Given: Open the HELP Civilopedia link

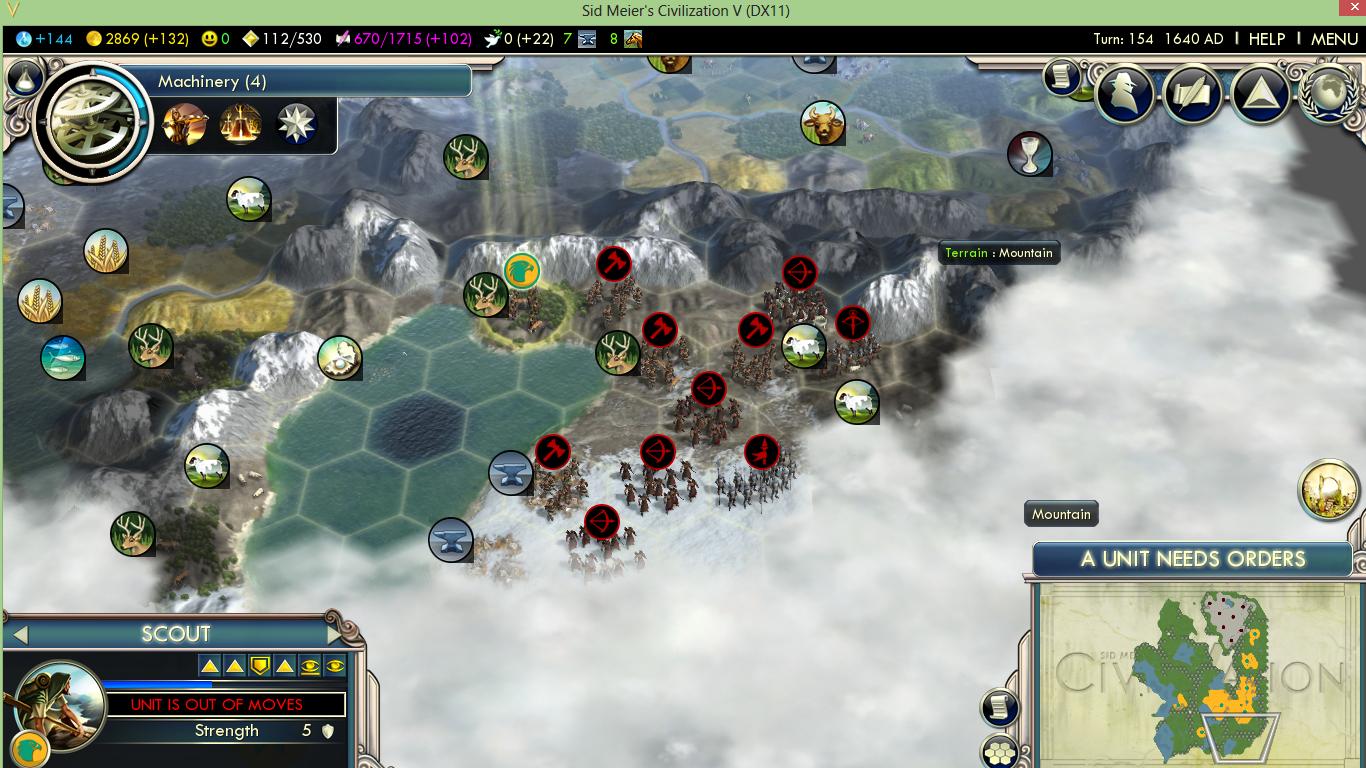Looking at the screenshot, I should [x=1266, y=39].
